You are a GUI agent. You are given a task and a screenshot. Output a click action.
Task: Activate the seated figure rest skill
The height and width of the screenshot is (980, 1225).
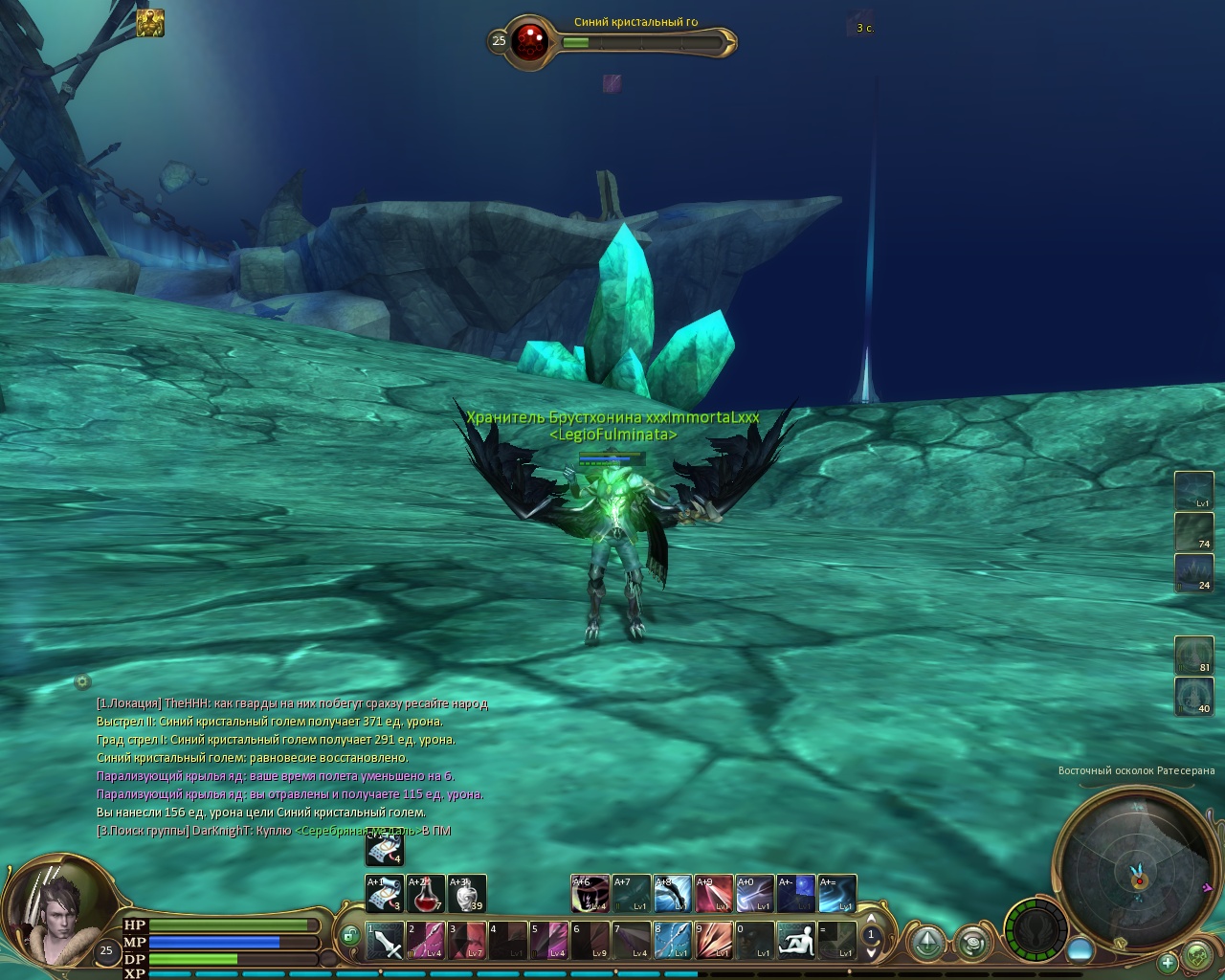coord(795,941)
